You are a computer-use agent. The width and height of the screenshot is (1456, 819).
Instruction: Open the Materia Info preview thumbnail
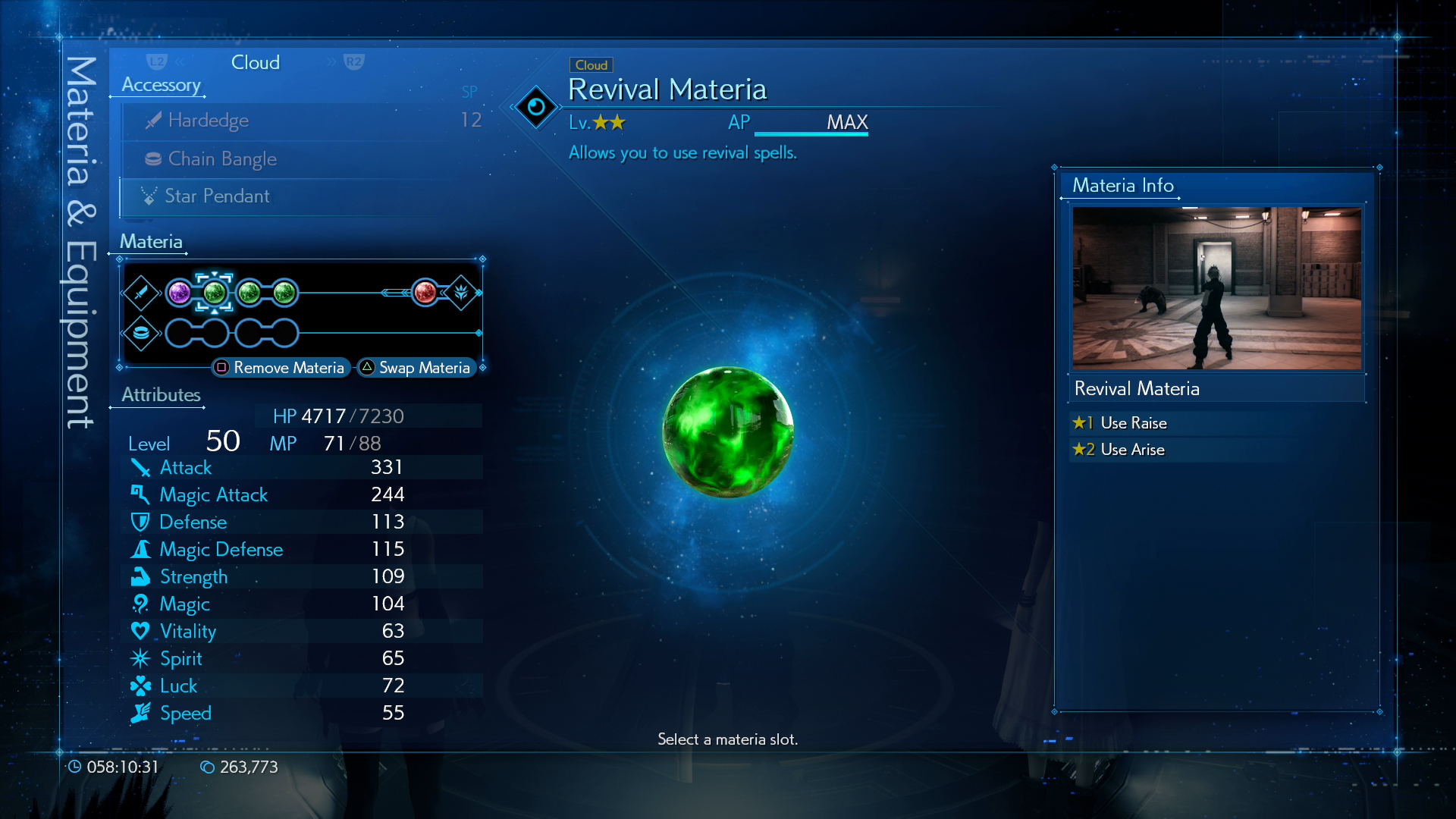(x=1216, y=288)
